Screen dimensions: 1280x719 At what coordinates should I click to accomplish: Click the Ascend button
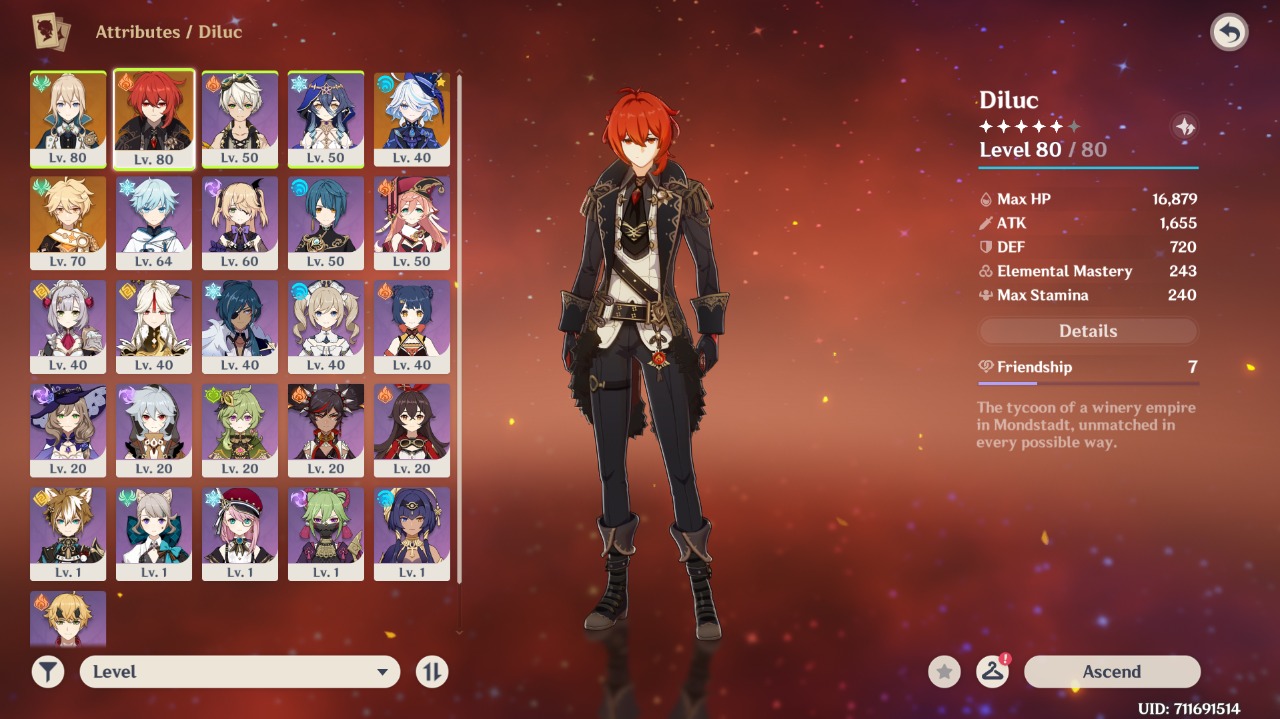pyautogui.click(x=1112, y=672)
